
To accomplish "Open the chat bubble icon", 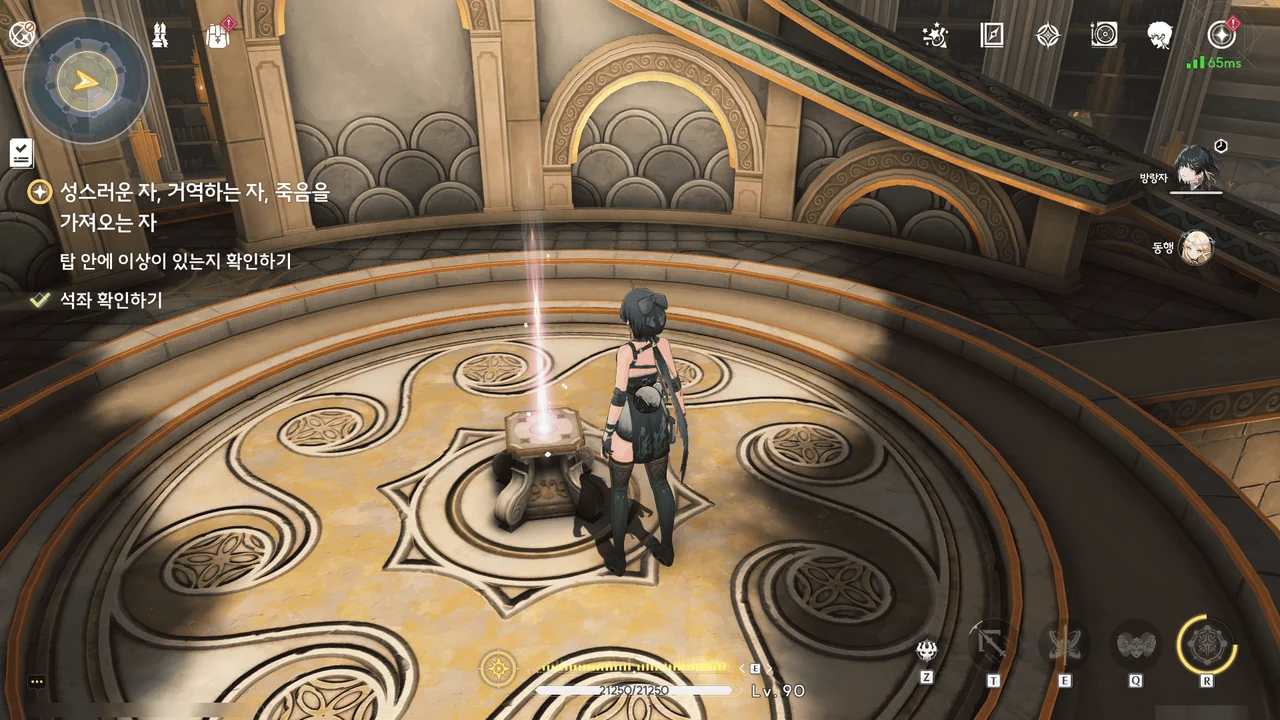I will coord(37,682).
